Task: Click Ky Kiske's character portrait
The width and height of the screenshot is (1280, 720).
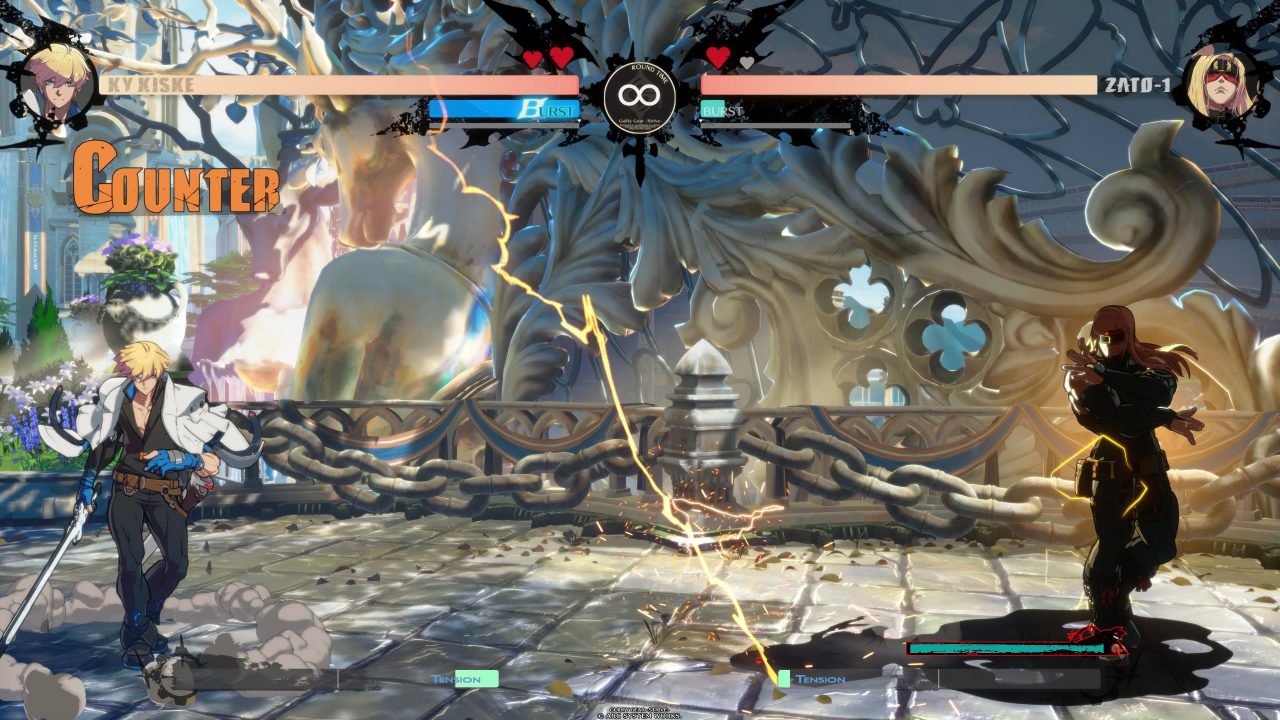Action: pyautogui.click(x=55, y=79)
